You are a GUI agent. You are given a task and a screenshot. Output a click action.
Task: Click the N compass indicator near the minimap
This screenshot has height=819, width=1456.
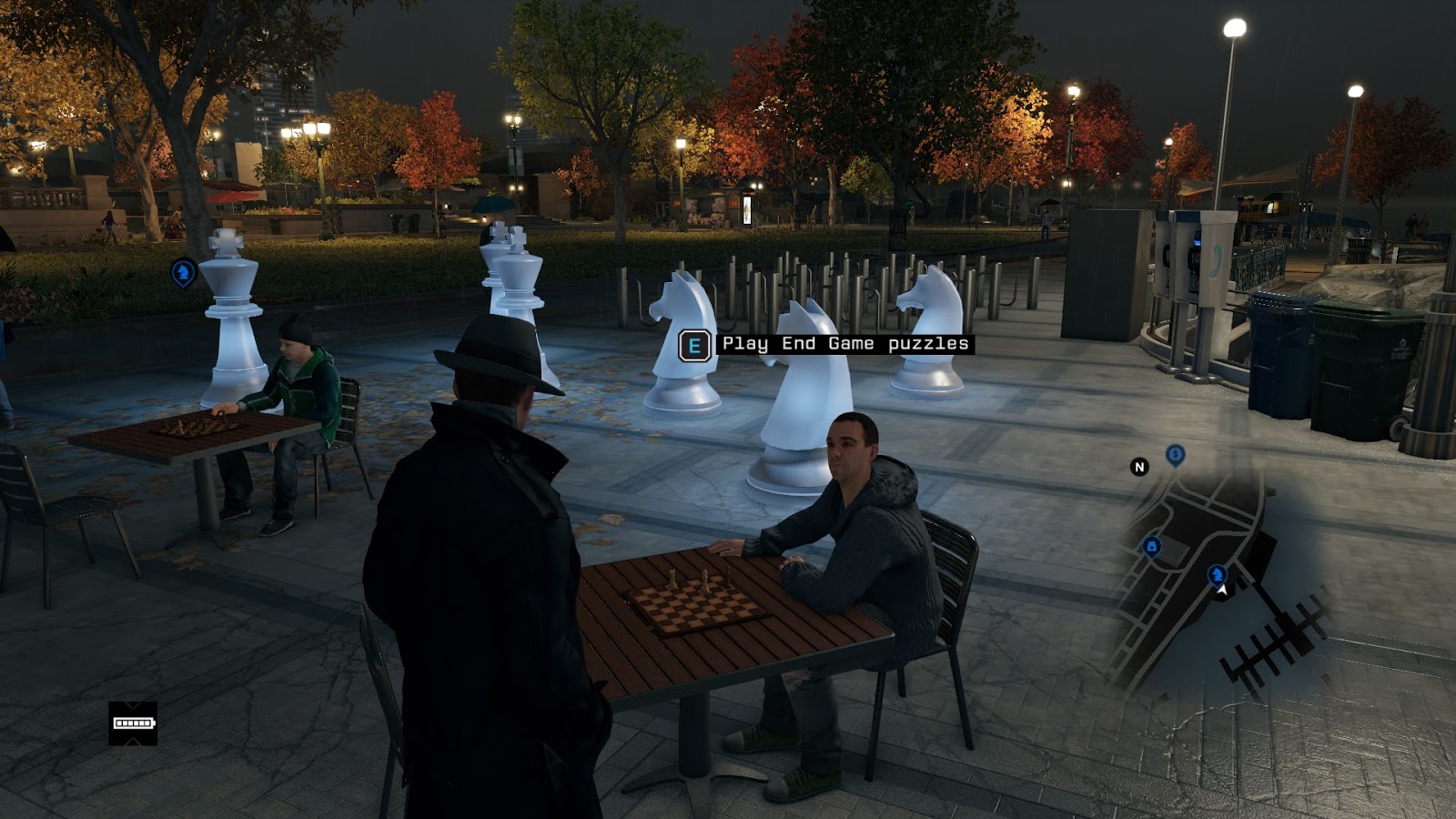click(x=1139, y=466)
